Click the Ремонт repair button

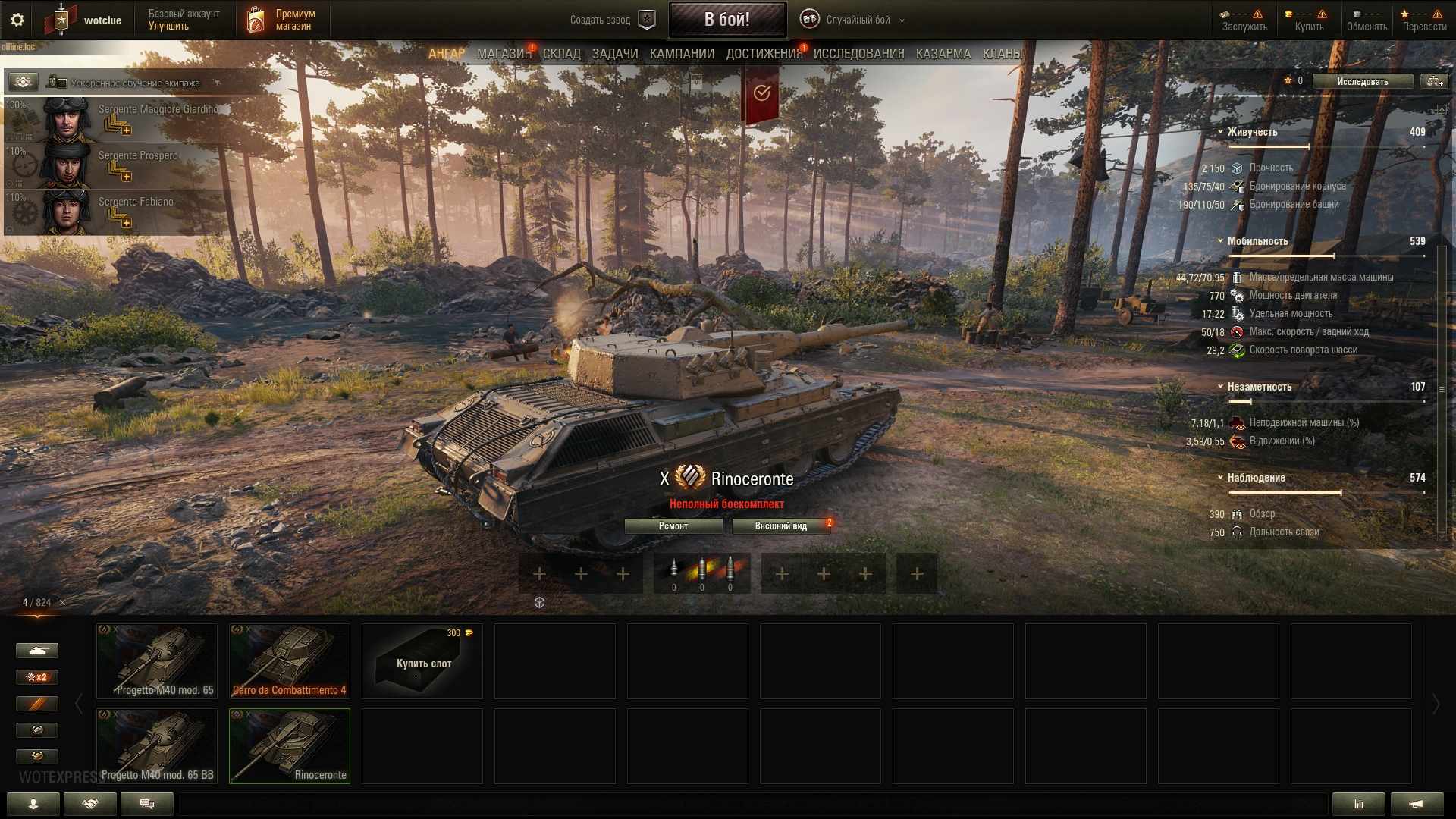coord(673,526)
